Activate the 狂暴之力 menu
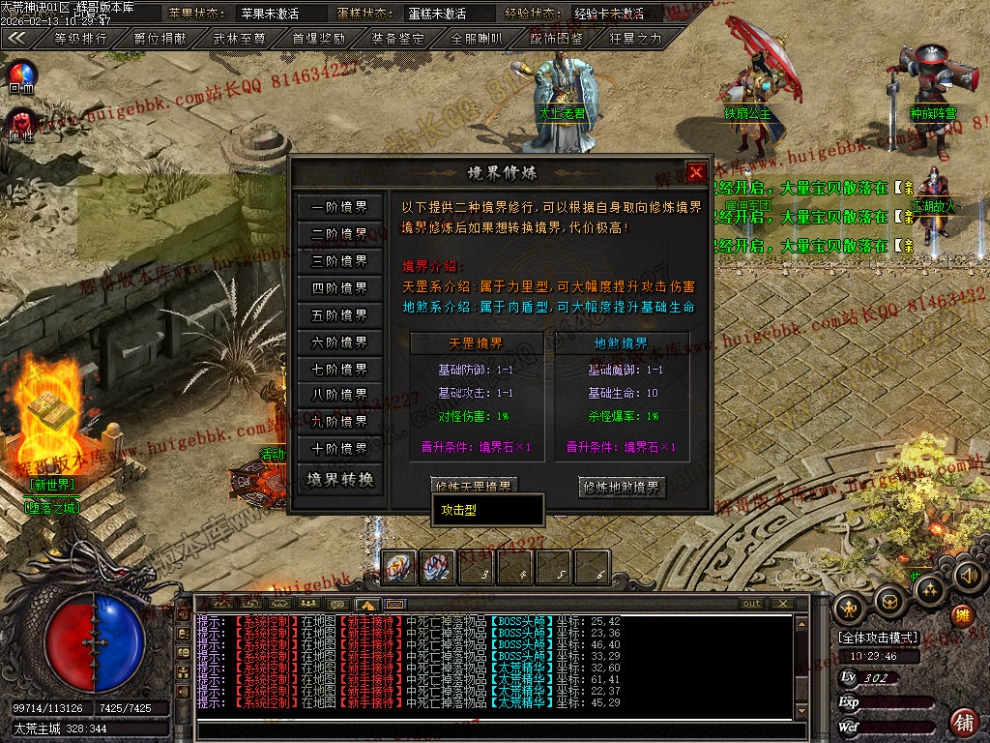 pos(635,39)
